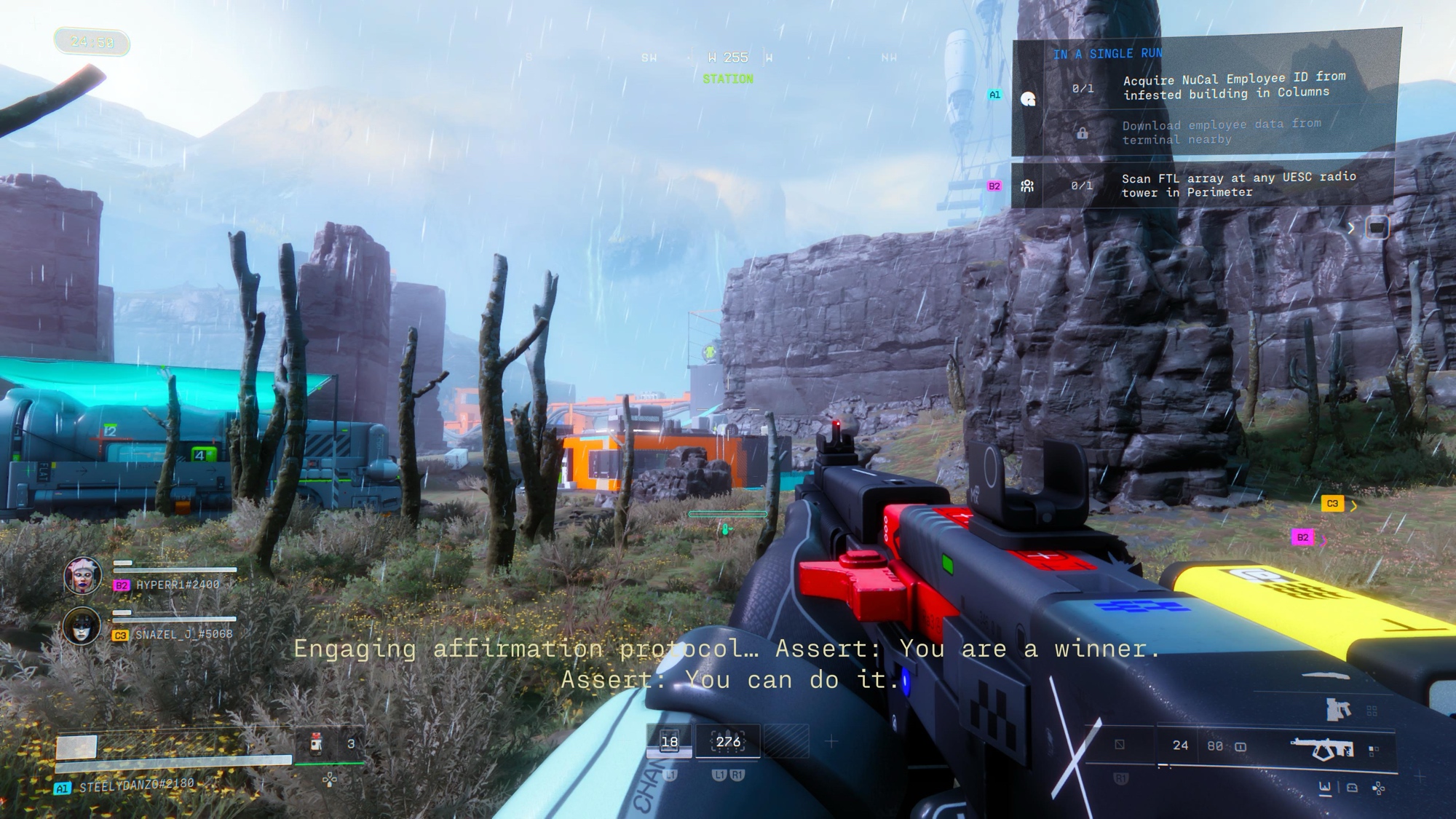Image resolution: width=1456 pixels, height=819 pixels.
Task: Select the Acquire NuCal Employee ID objective
Action: [1233, 87]
